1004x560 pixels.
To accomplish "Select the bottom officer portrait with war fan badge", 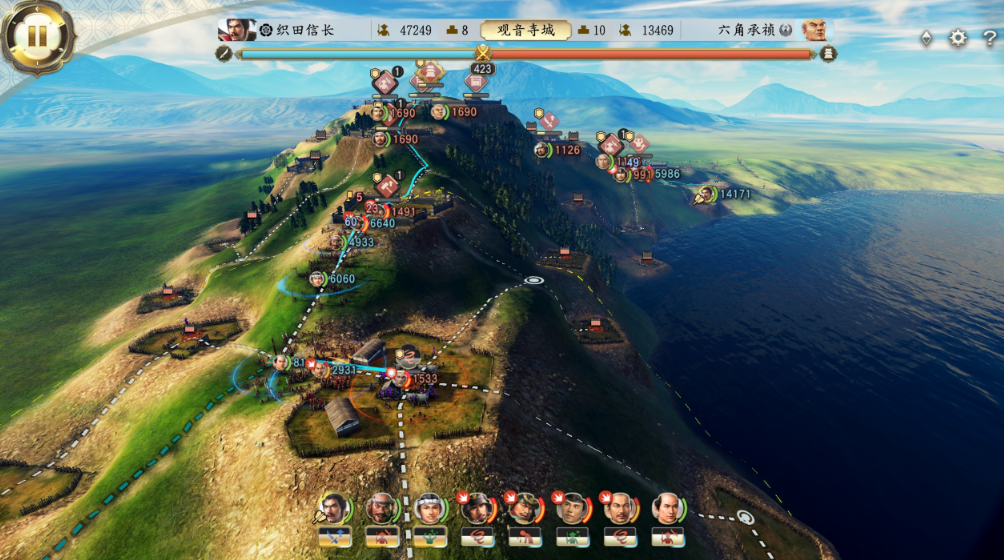I will [334, 509].
